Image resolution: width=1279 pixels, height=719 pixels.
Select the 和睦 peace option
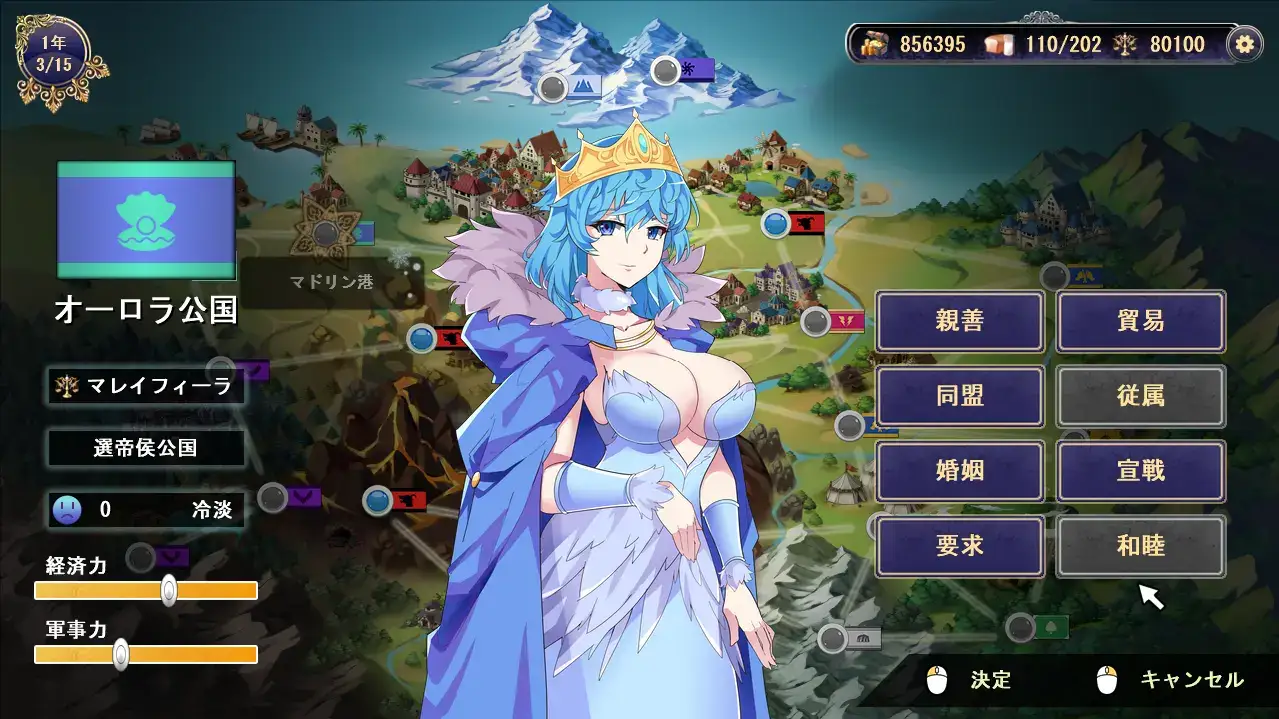coord(1140,546)
